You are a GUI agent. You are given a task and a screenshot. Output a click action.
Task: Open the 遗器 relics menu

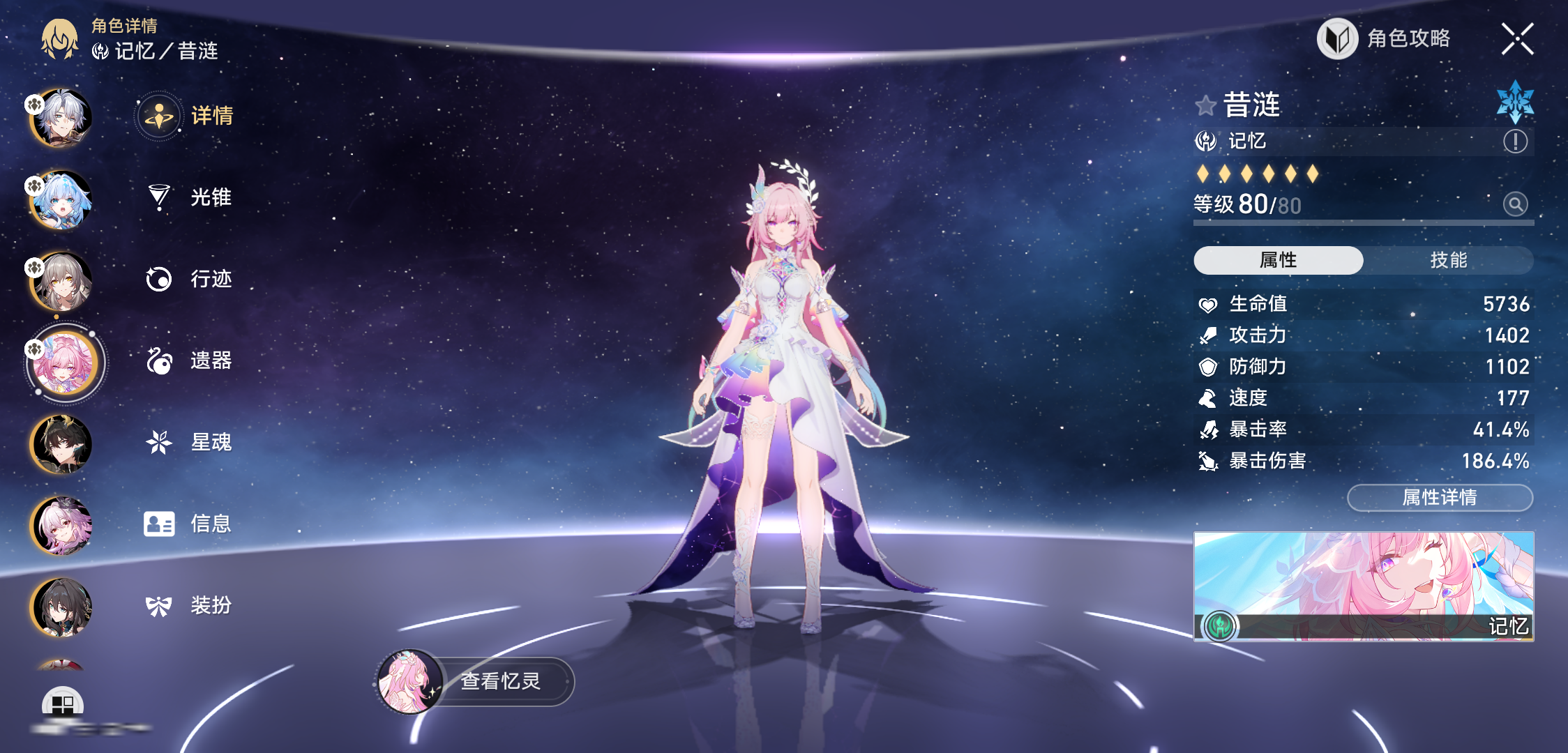[x=188, y=360]
